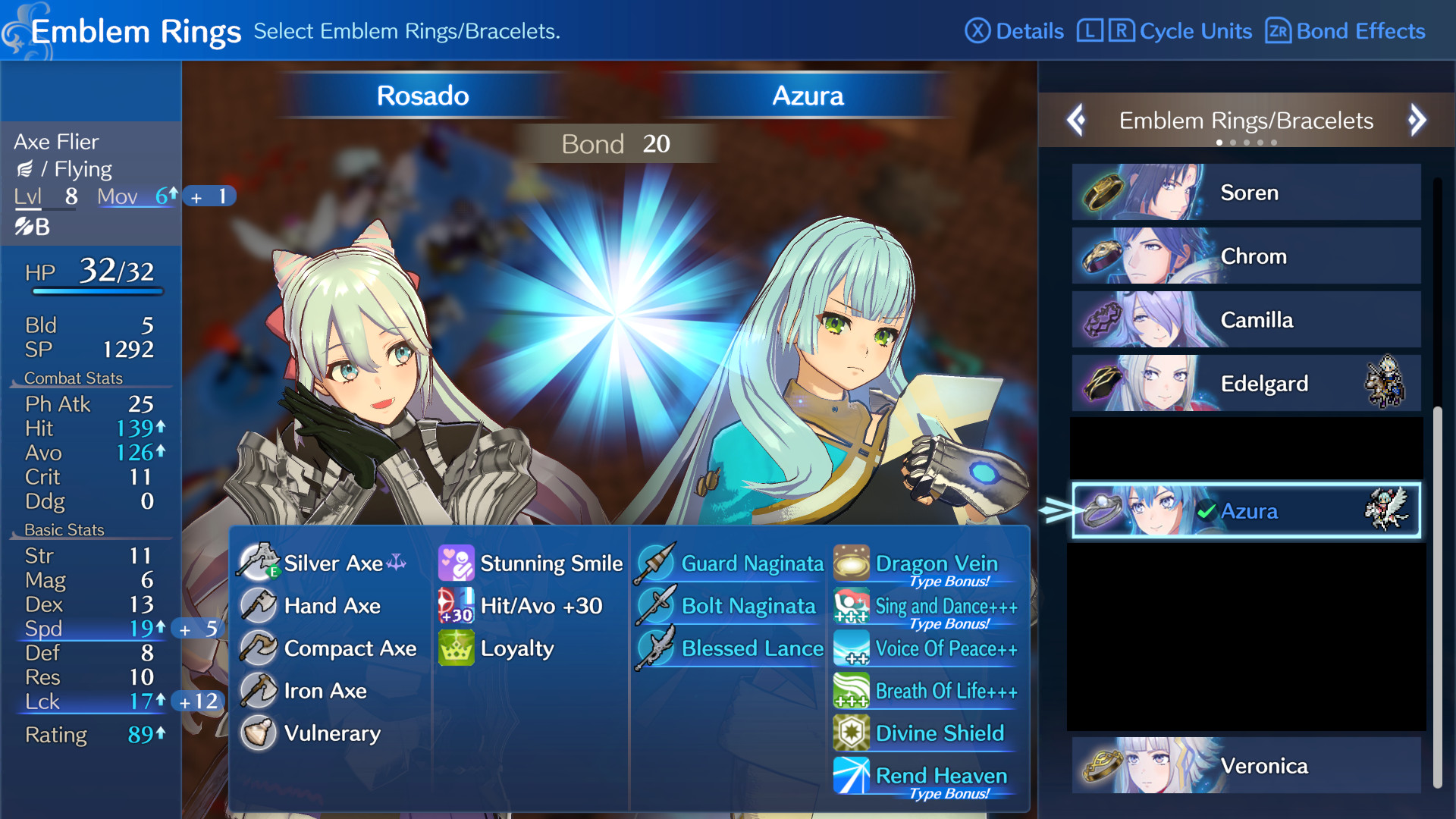Image resolution: width=1456 pixels, height=819 pixels.
Task: Click the Hit/Avo +30 skill icon
Action: (x=455, y=606)
